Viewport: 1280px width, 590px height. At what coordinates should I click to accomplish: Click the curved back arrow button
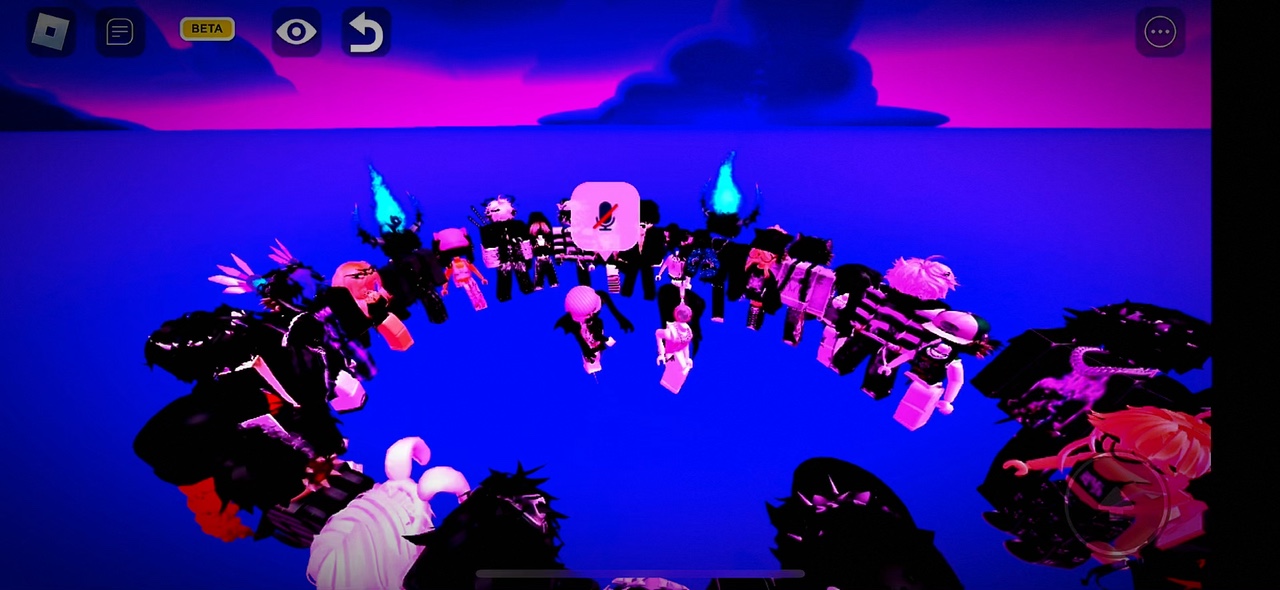point(365,32)
